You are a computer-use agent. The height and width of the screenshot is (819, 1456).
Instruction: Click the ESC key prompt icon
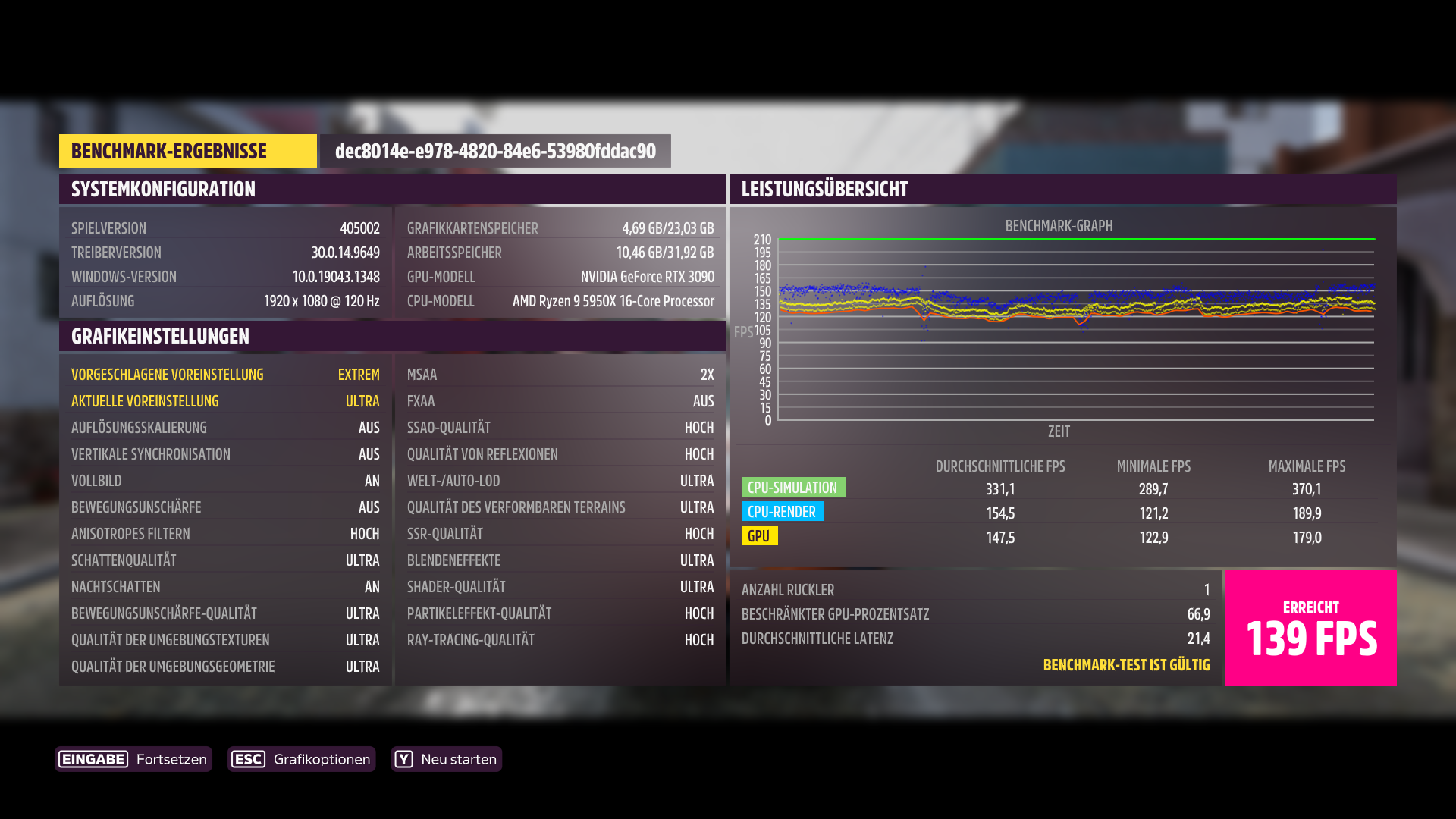(248, 759)
